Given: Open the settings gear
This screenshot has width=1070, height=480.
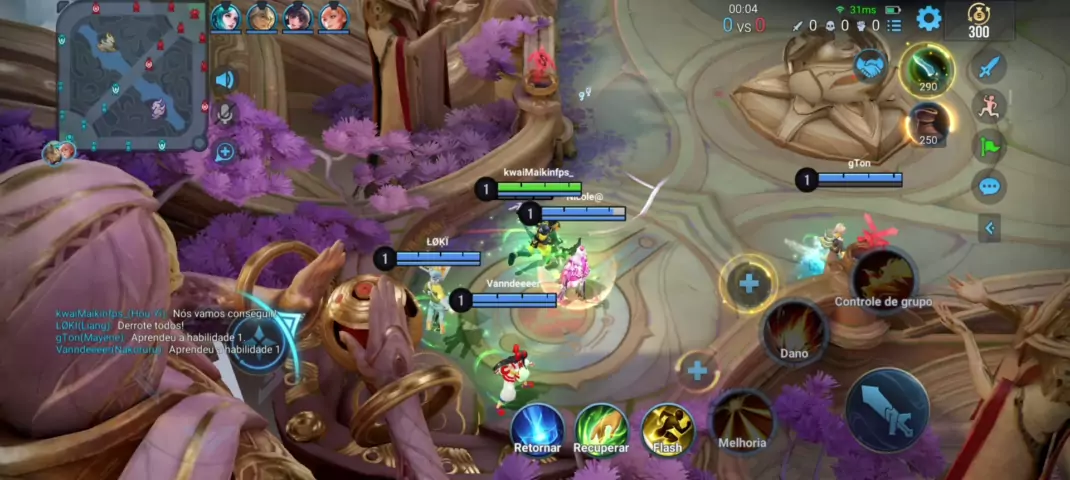Looking at the screenshot, I should tap(929, 18).
